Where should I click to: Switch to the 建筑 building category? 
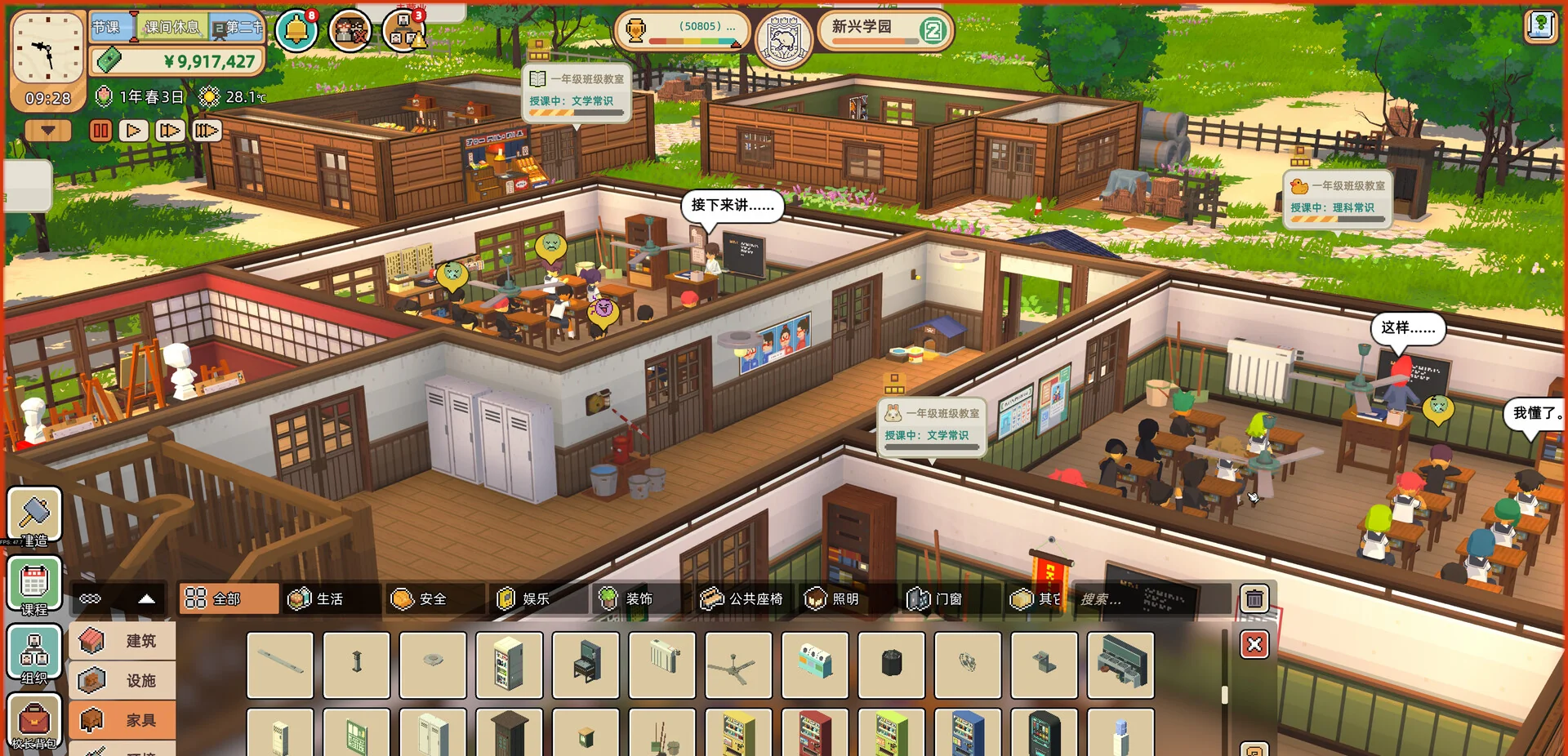pos(123,641)
